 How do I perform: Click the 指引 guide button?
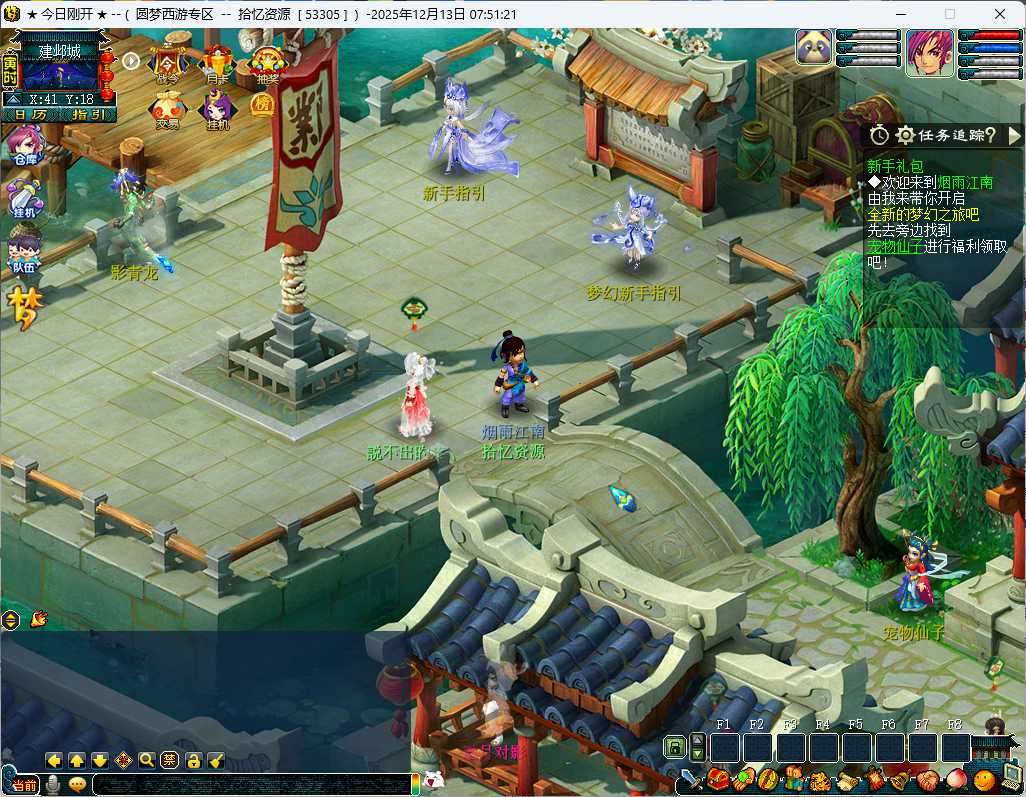click(x=88, y=114)
